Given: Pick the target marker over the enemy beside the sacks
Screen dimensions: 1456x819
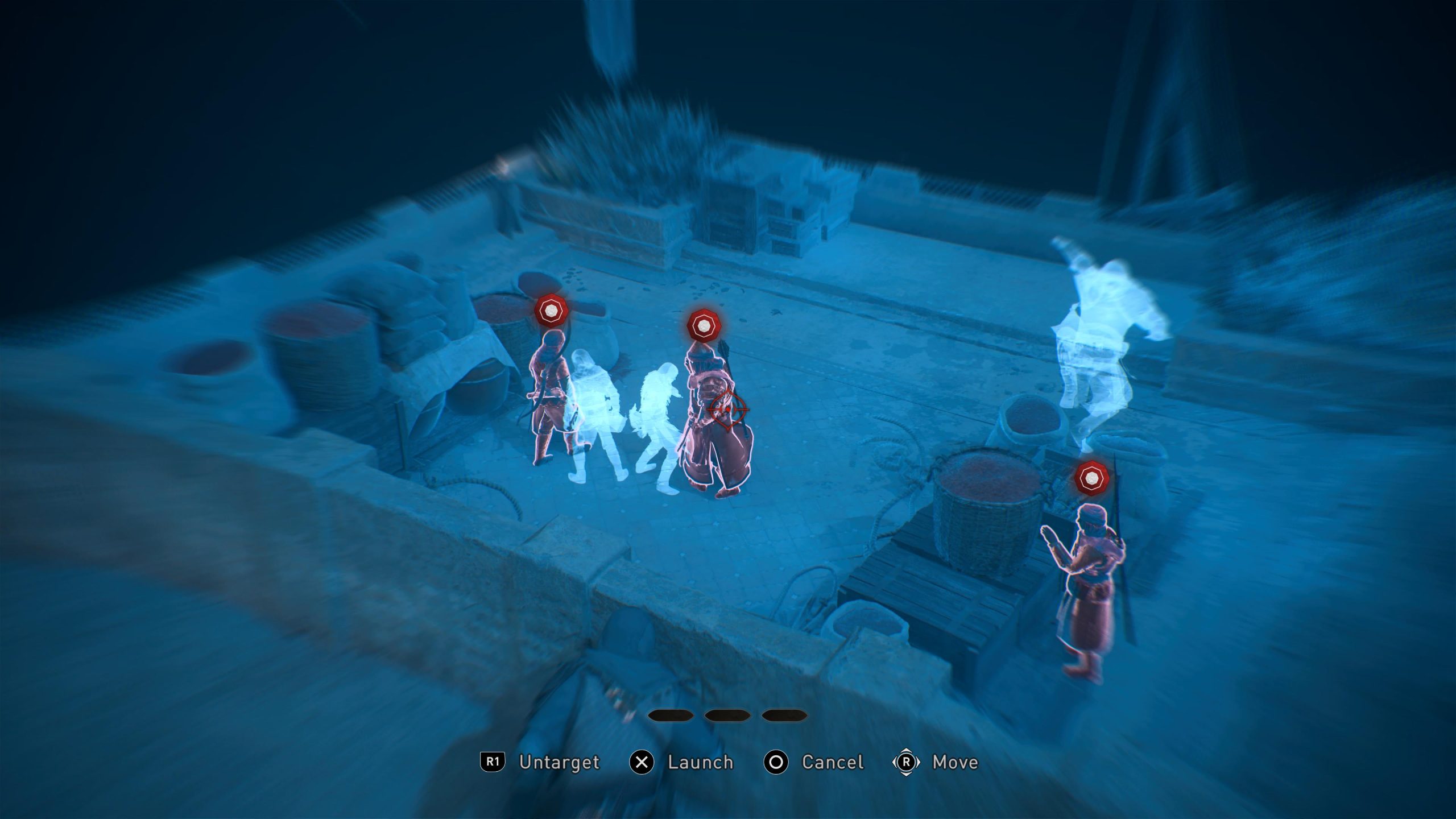Looking at the screenshot, I should coord(551,311).
